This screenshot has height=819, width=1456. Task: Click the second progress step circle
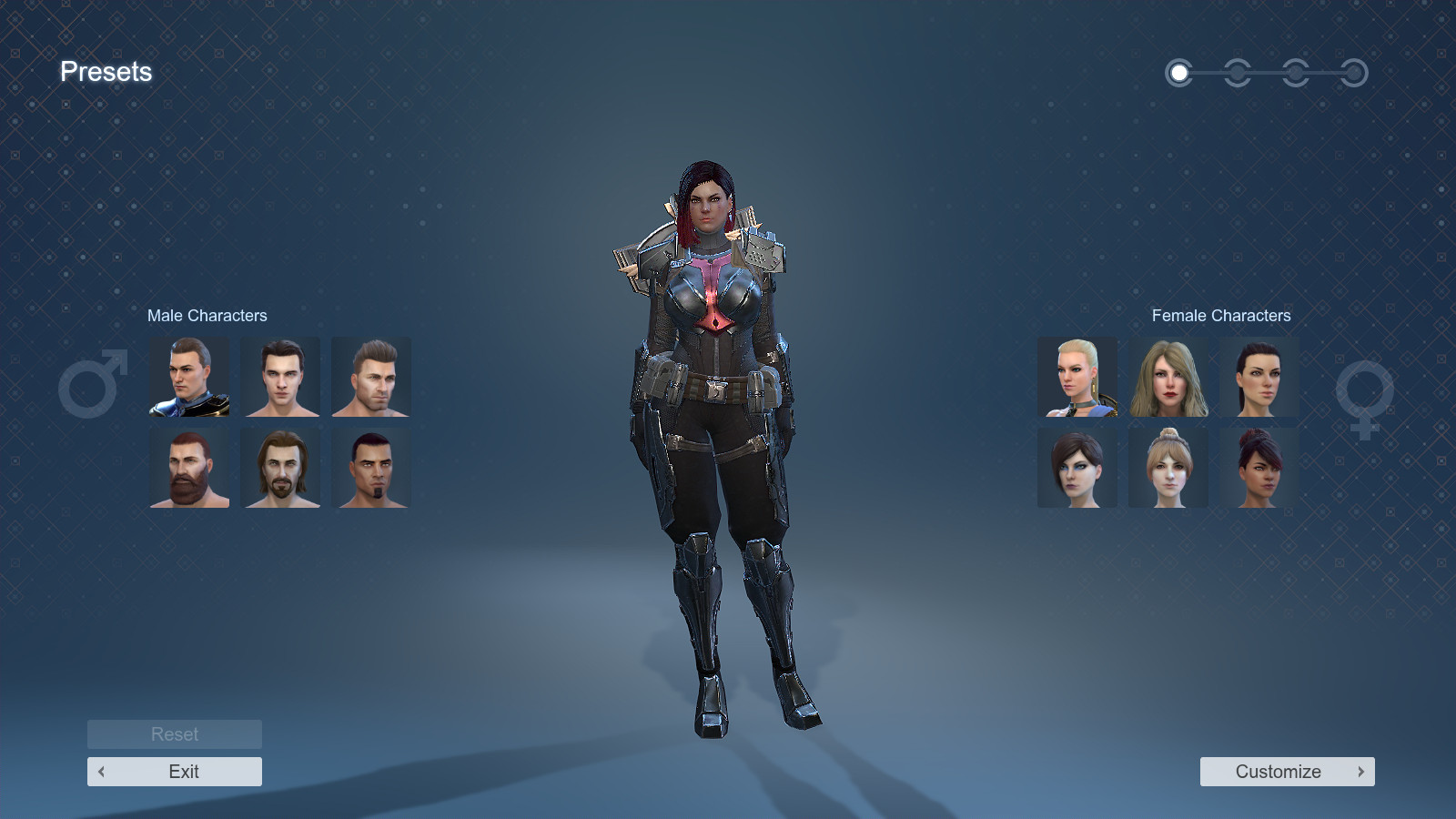click(x=1238, y=73)
